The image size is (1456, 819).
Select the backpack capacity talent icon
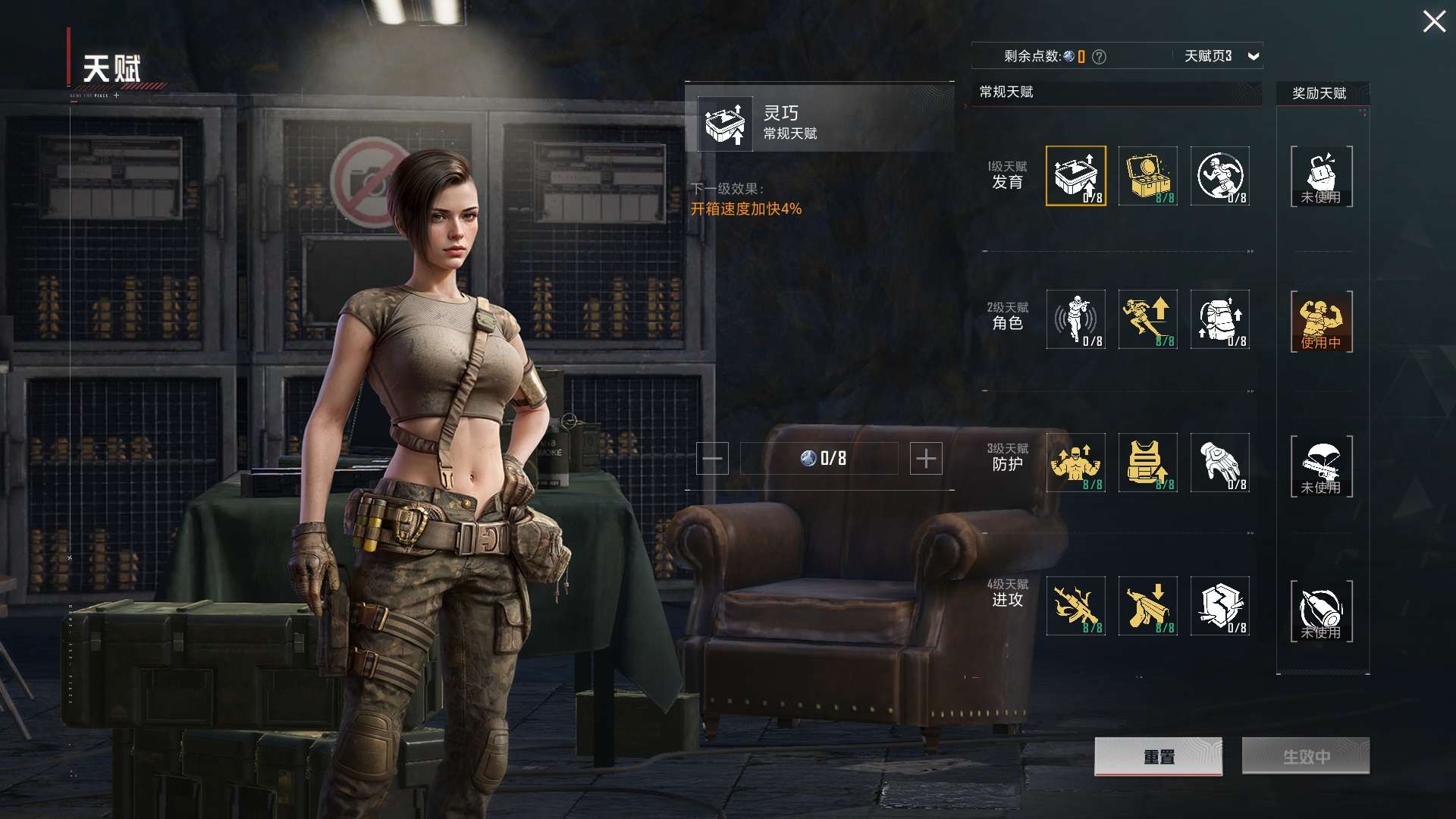tap(1219, 319)
